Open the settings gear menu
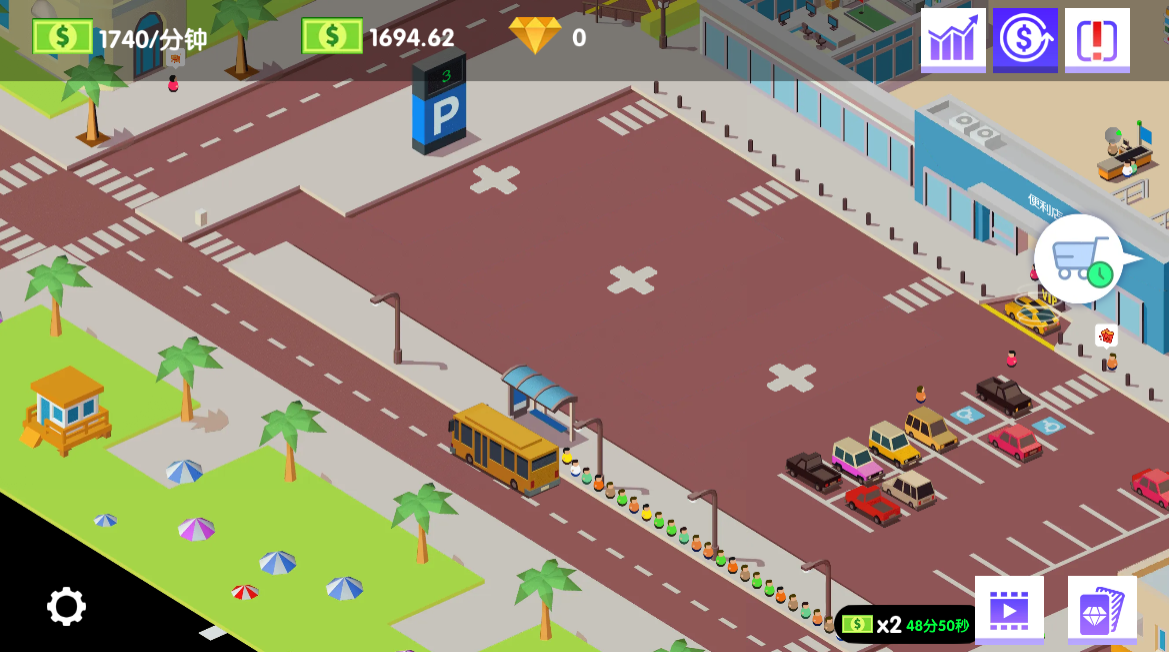Screen dimensions: 1169x652 click(x=66, y=606)
